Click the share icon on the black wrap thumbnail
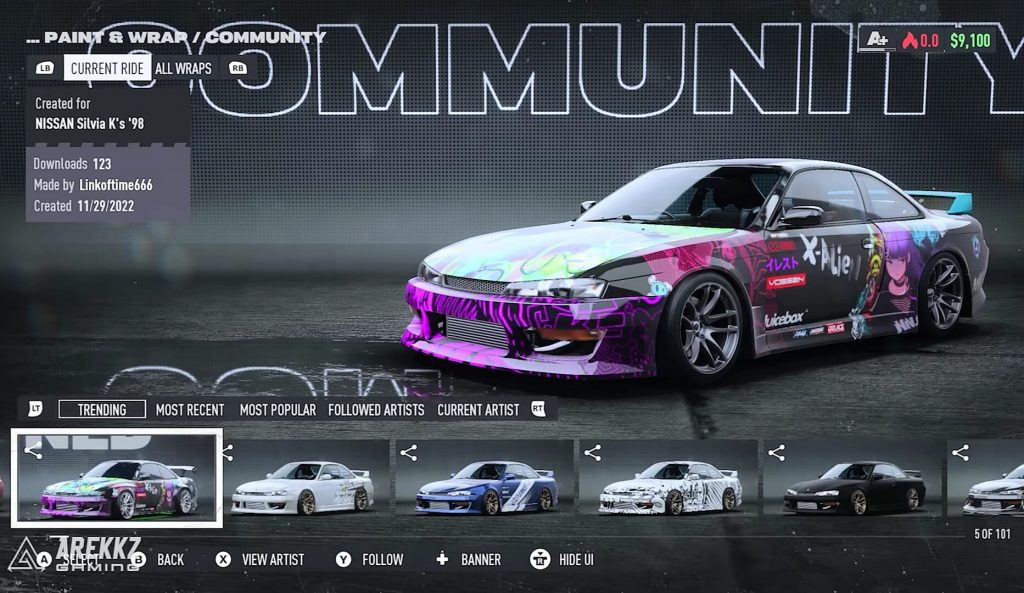The image size is (1024, 593). click(777, 453)
